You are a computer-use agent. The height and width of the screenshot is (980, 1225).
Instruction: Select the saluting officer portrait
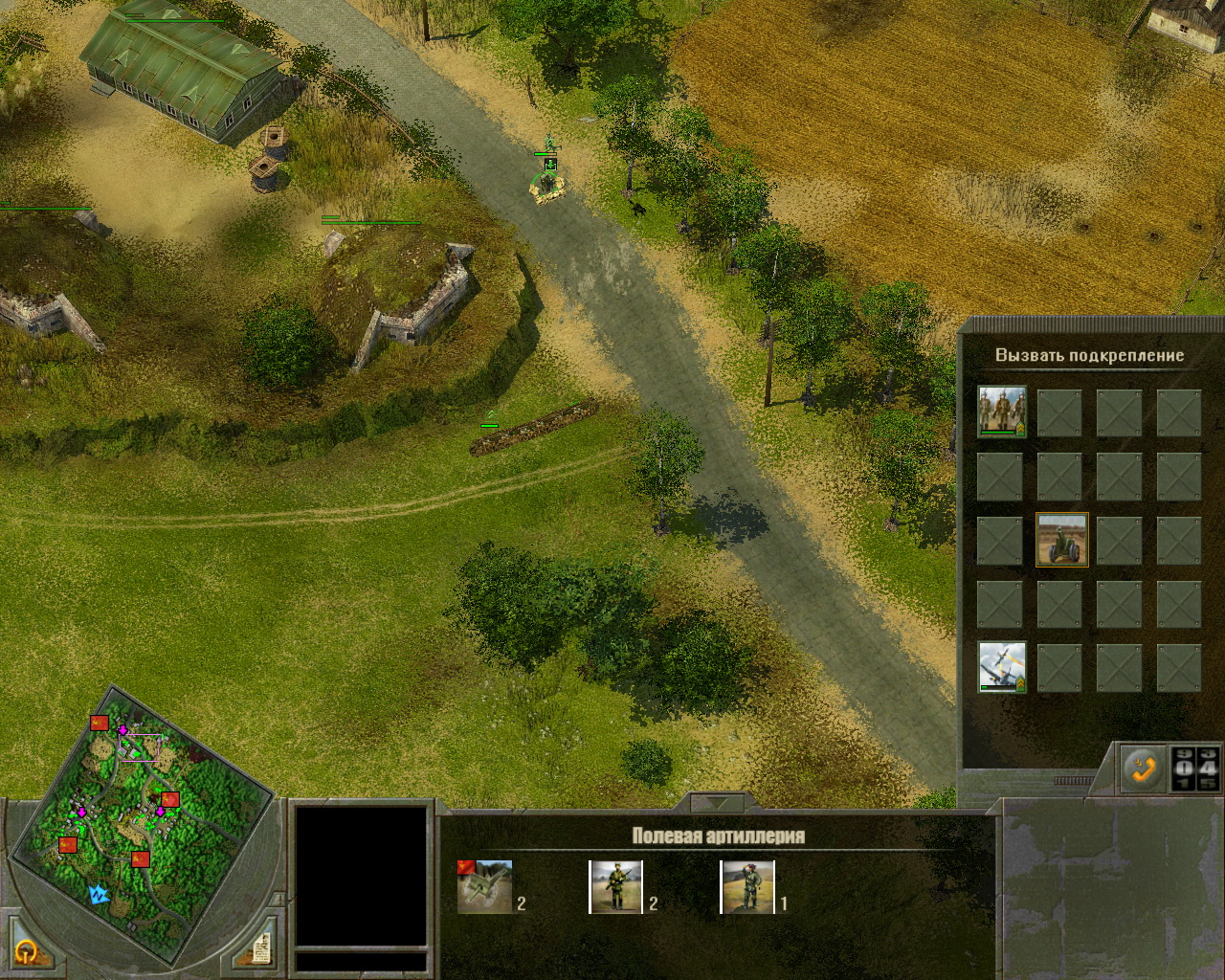click(746, 886)
